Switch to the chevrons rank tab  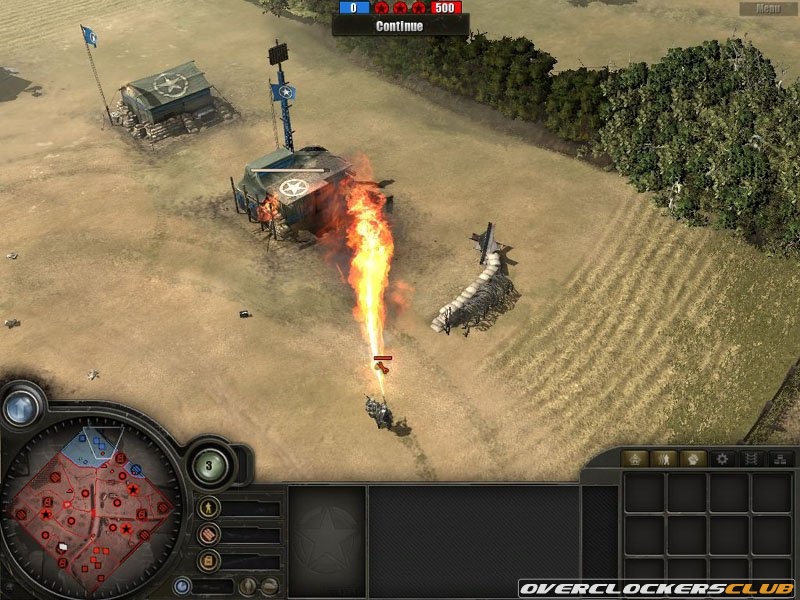tap(751, 459)
